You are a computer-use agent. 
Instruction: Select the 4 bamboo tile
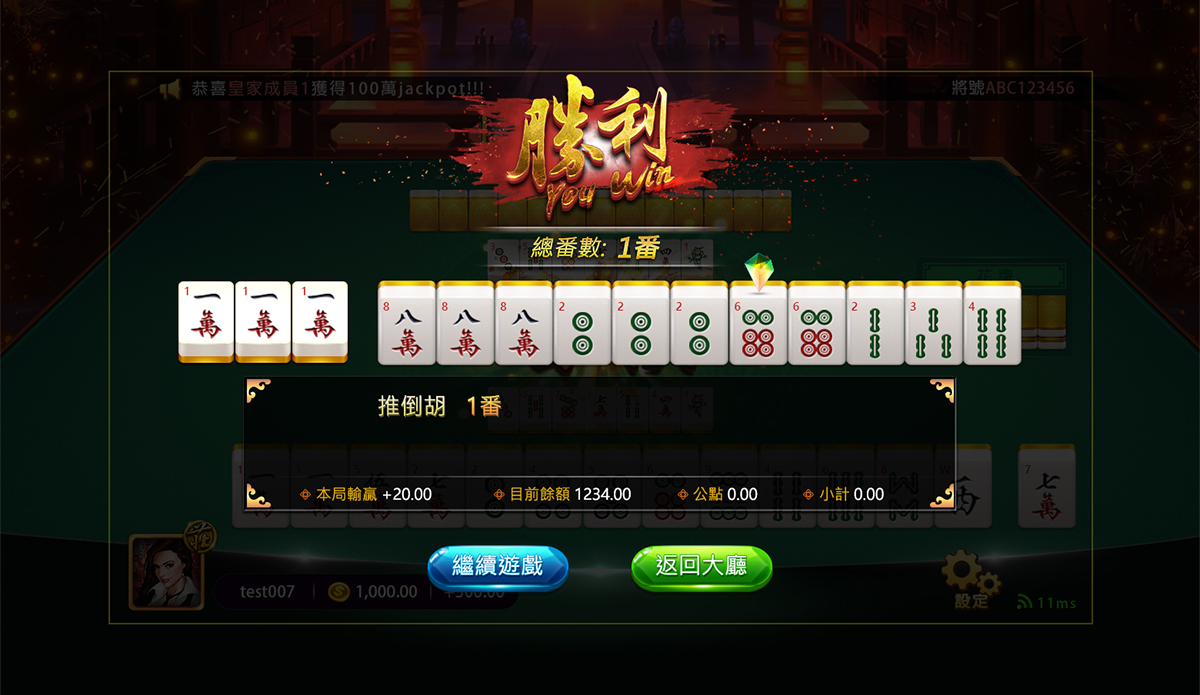point(991,323)
